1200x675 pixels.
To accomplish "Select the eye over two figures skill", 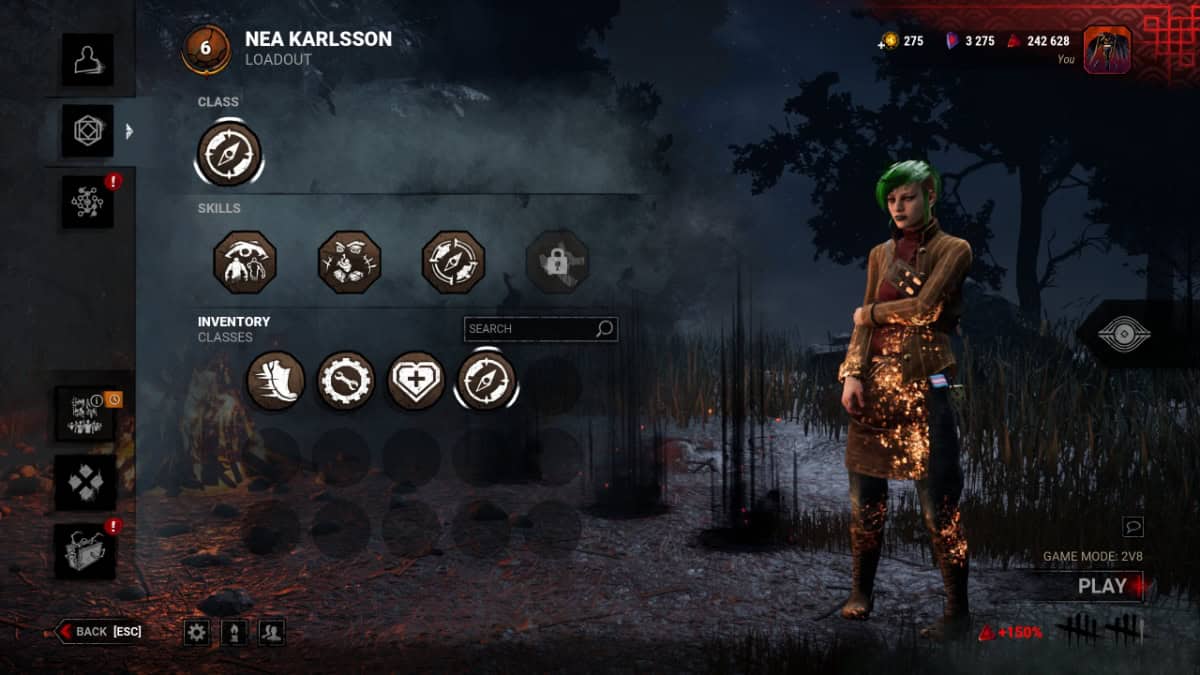I will (x=245, y=262).
